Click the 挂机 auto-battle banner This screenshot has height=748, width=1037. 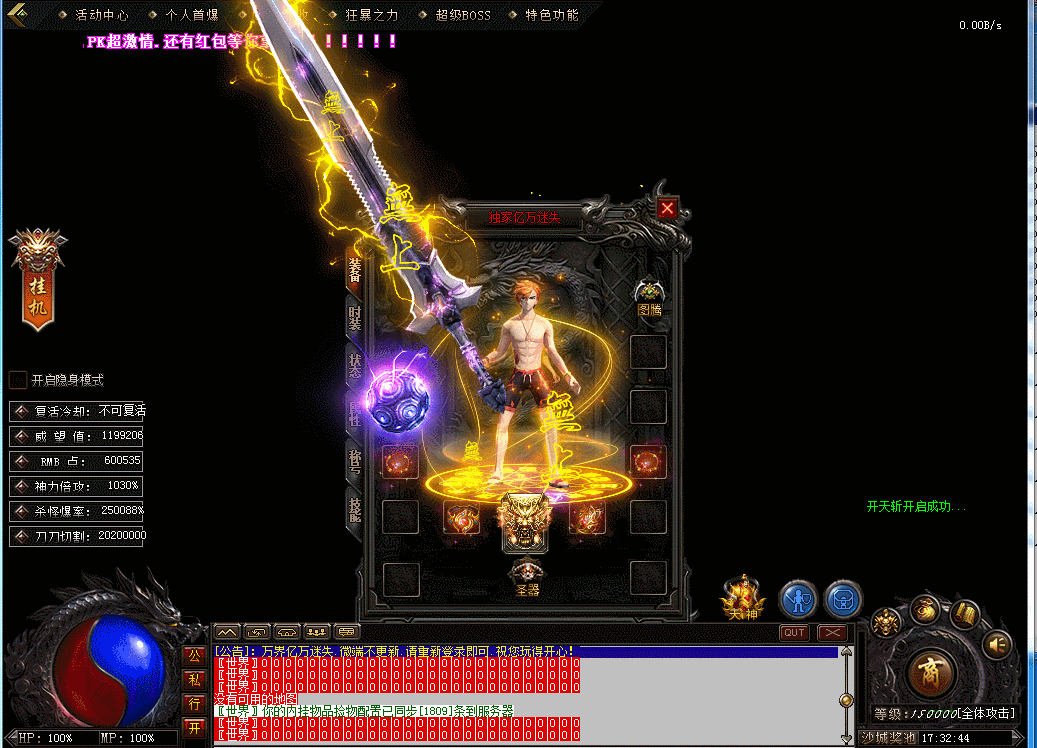coord(38,281)
